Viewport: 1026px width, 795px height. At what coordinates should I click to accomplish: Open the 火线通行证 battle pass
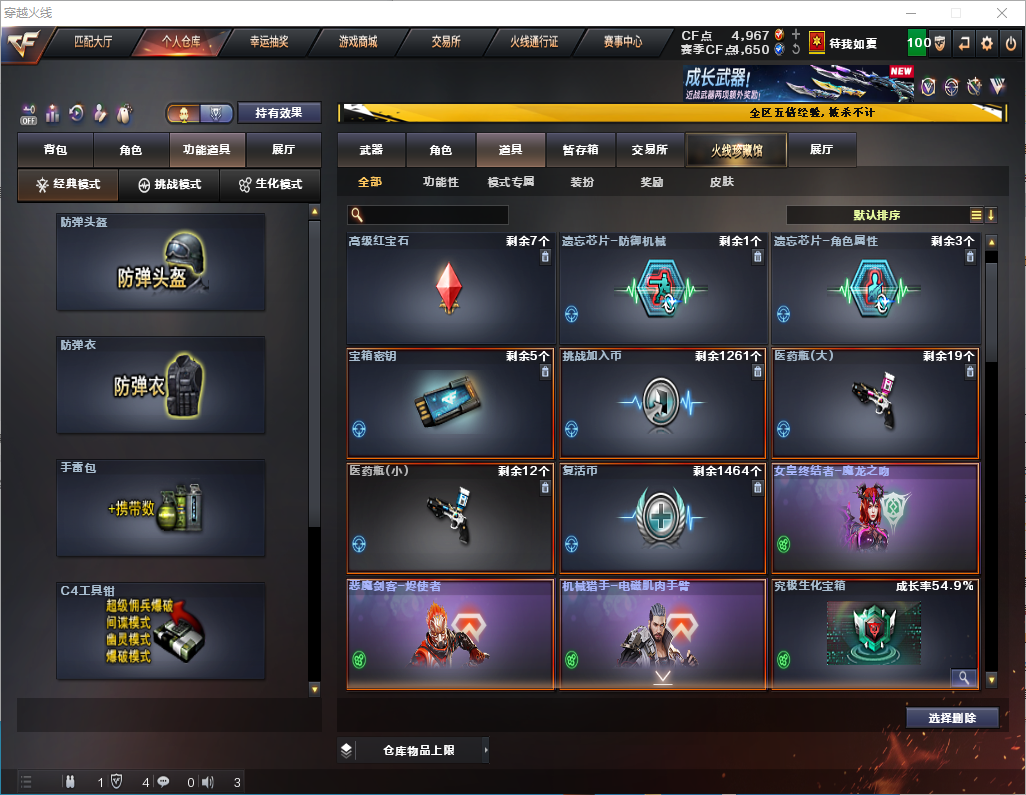pyautogui.click(x=534, y=43)
